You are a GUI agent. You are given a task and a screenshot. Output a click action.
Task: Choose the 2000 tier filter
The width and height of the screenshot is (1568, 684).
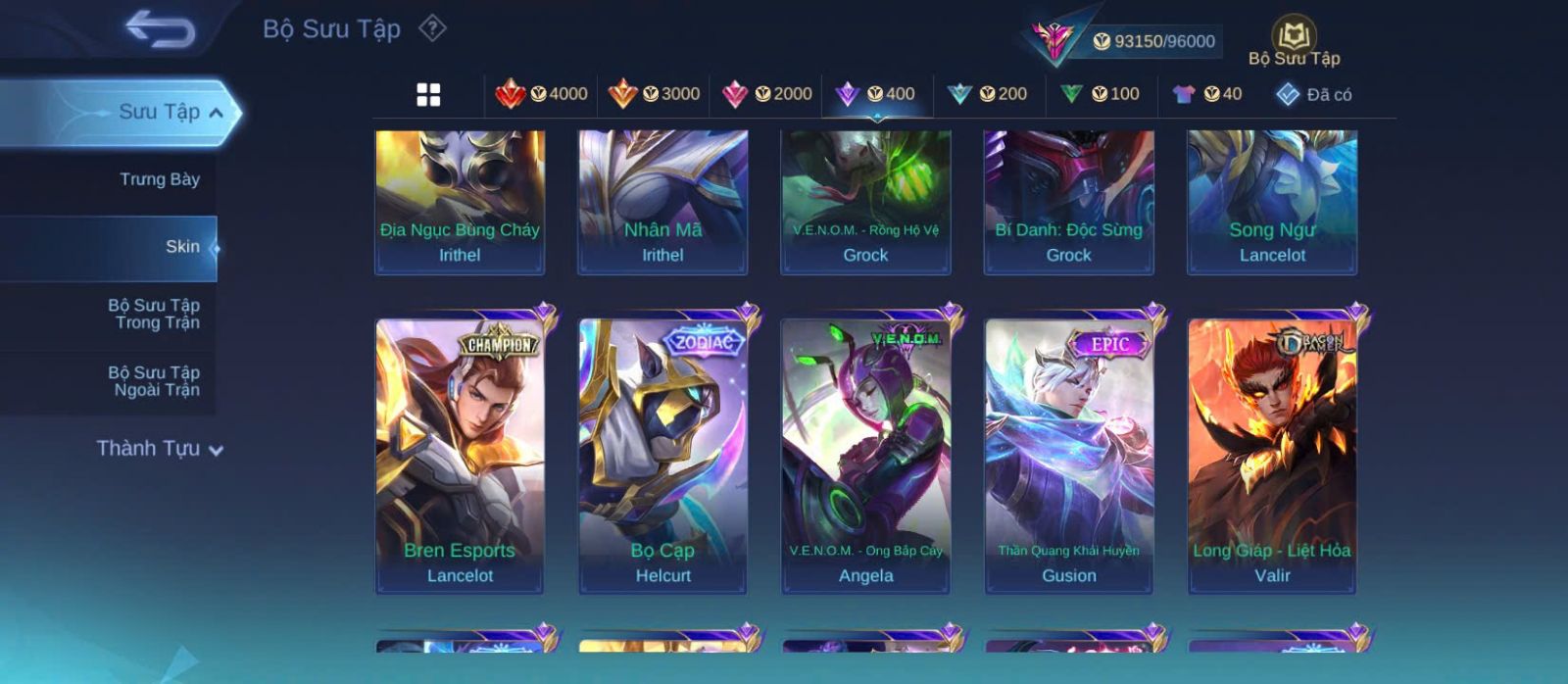[x=766, y=94]
